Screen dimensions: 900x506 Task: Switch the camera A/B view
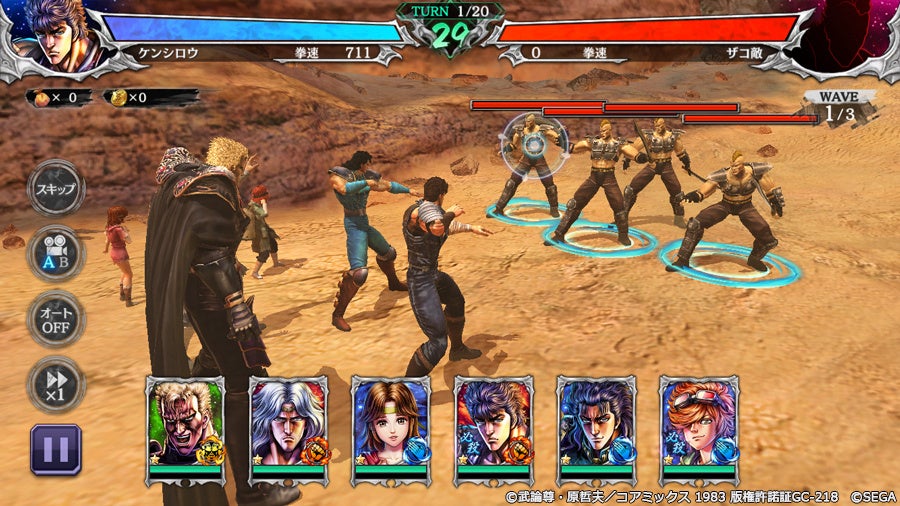[56, 254]
